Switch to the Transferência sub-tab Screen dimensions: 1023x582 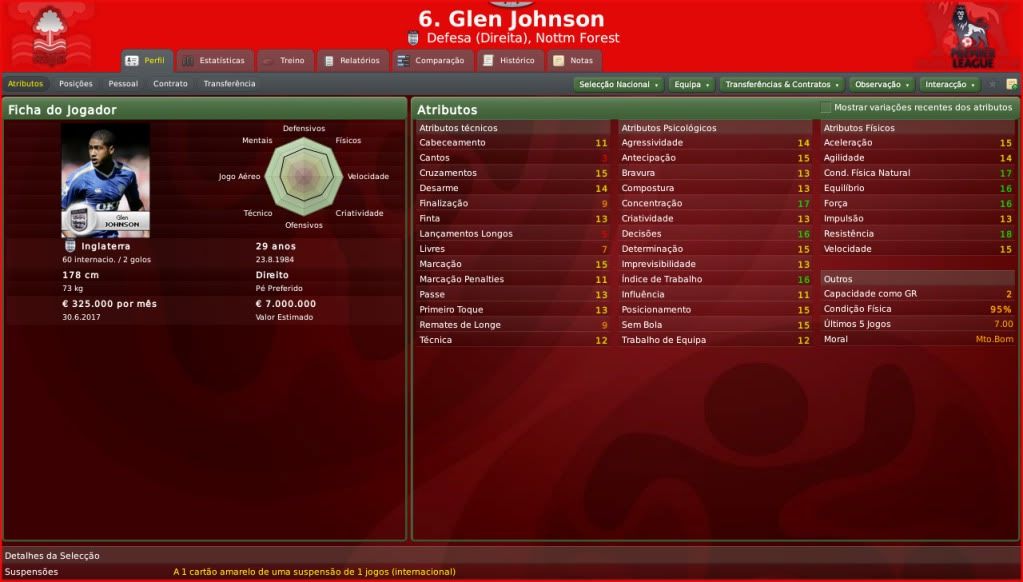(229, 84)
